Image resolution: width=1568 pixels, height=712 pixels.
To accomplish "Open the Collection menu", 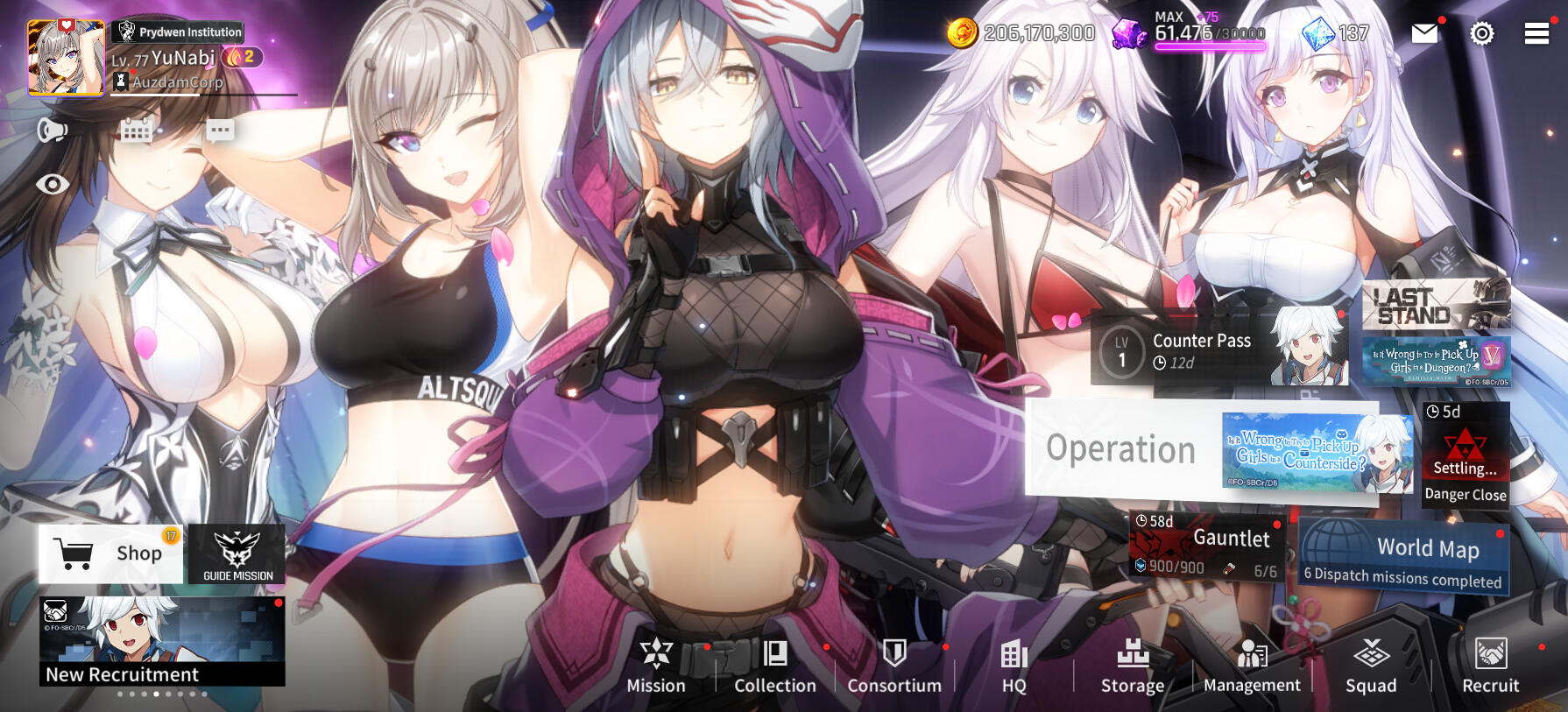I will click(775, 666).
